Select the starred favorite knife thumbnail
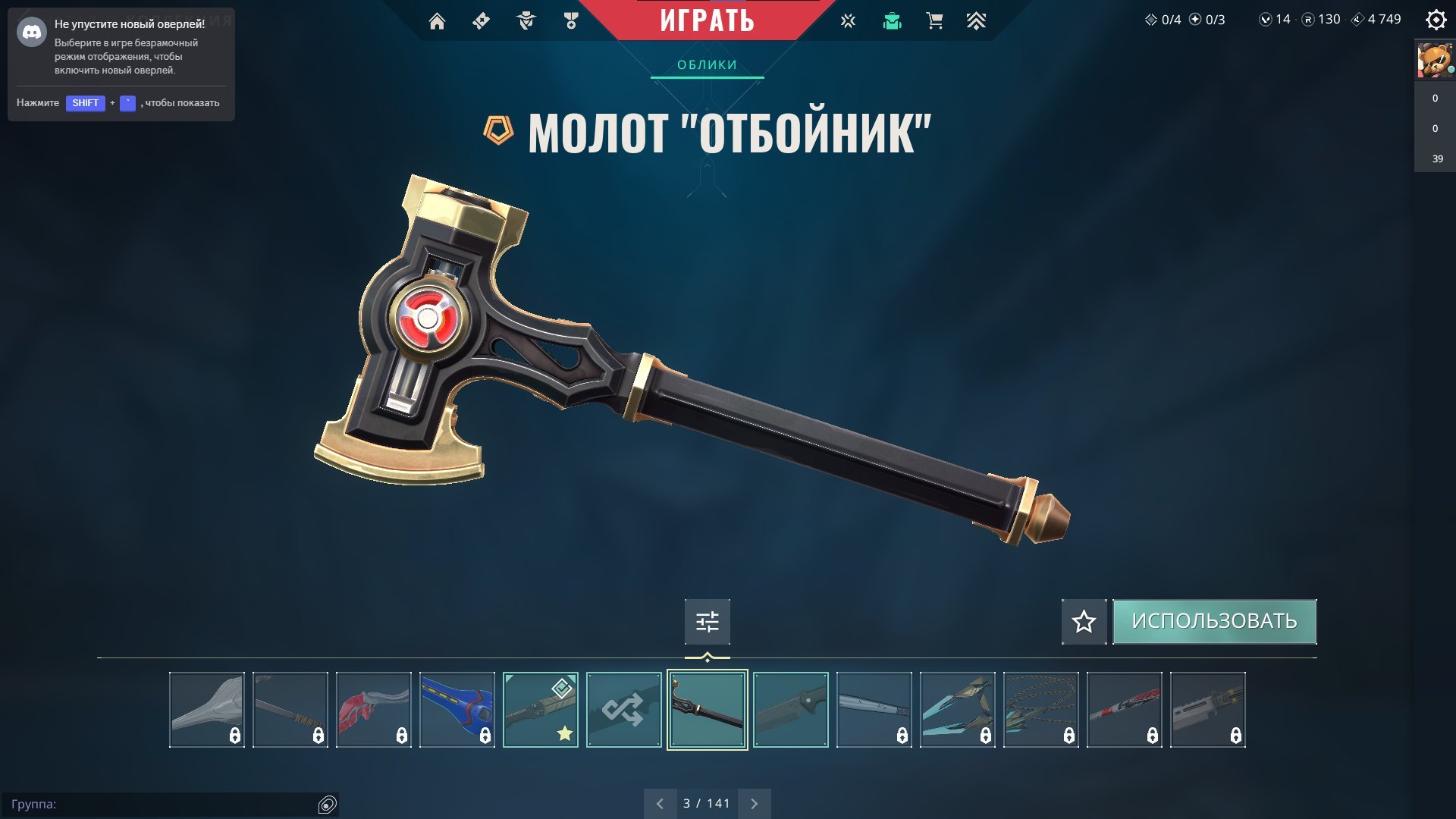Viewport: 1456px width, 819px height. pyautogui.click(x=540, y=710)
